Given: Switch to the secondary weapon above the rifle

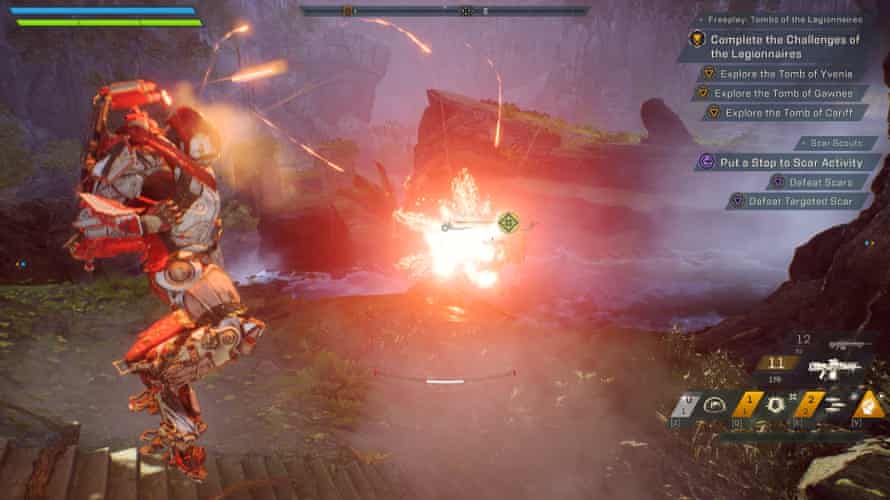Looking at the screenshot, I should pyautogui.click(x=845, y=344).
